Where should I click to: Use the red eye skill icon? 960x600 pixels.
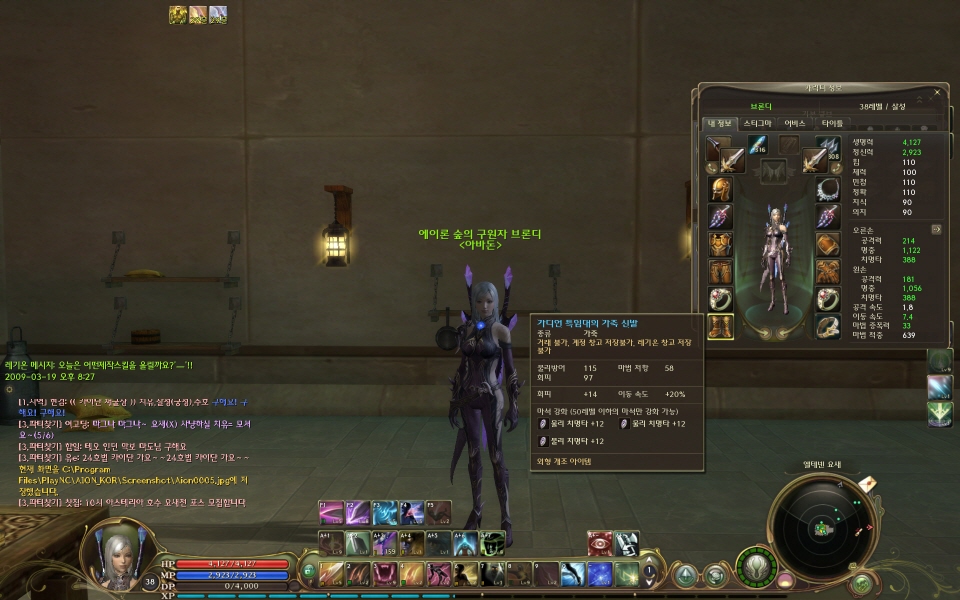(x=599, y=543)
